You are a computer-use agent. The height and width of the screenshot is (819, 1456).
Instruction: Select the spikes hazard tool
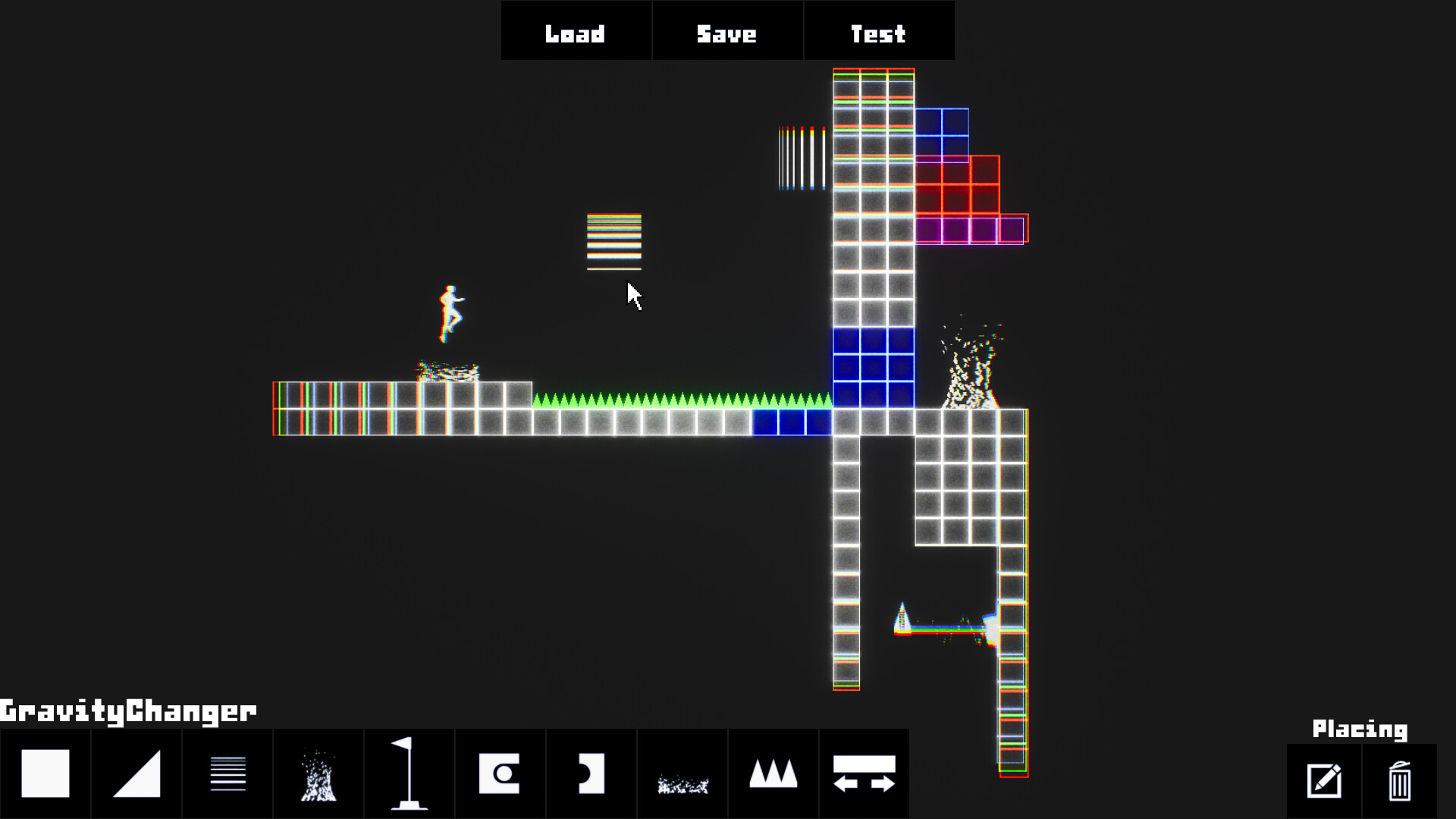tap(773, 773)
